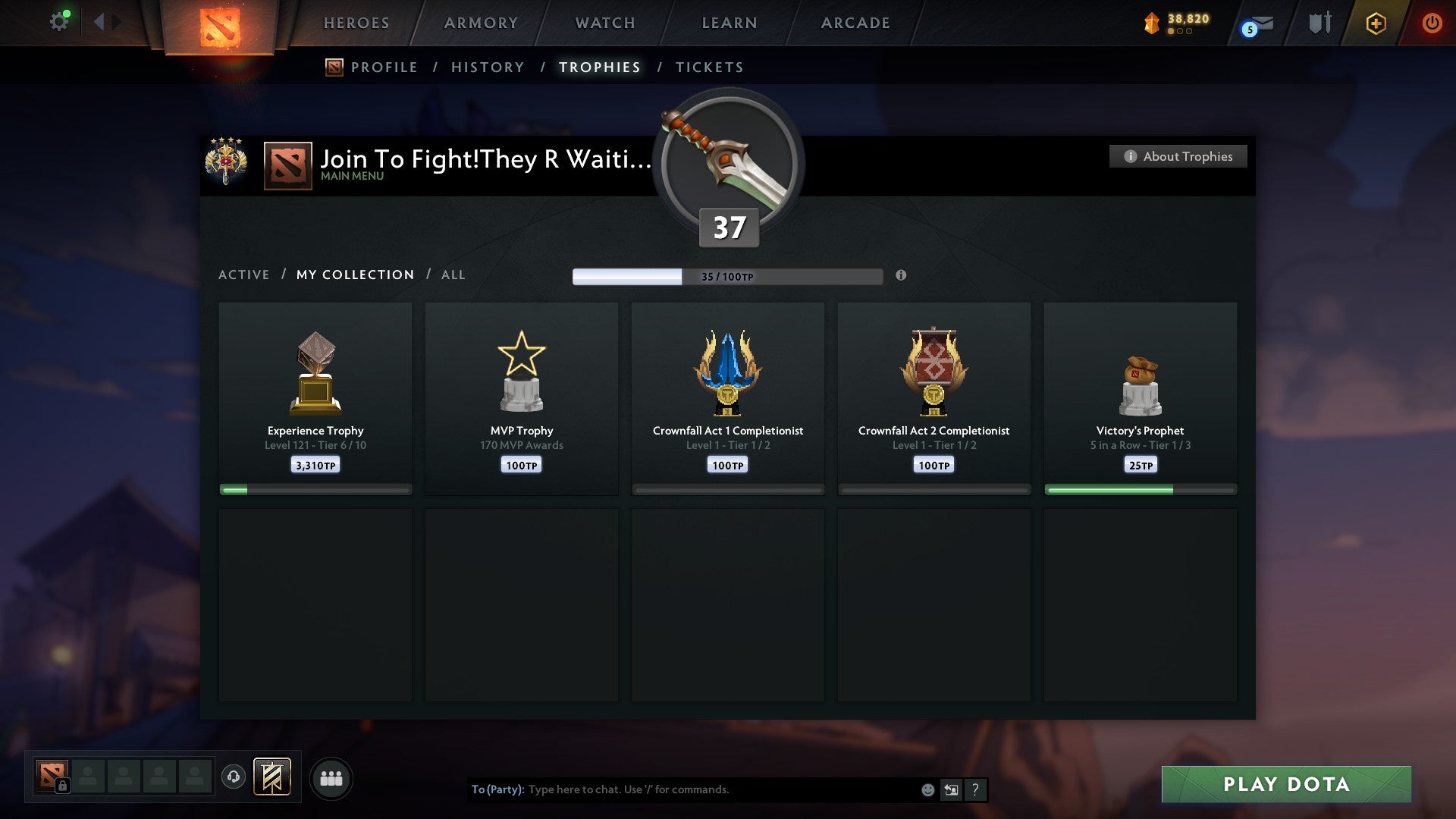Toggle voice chat headset icon
The image size is (1456, 819).
point(234,778)
